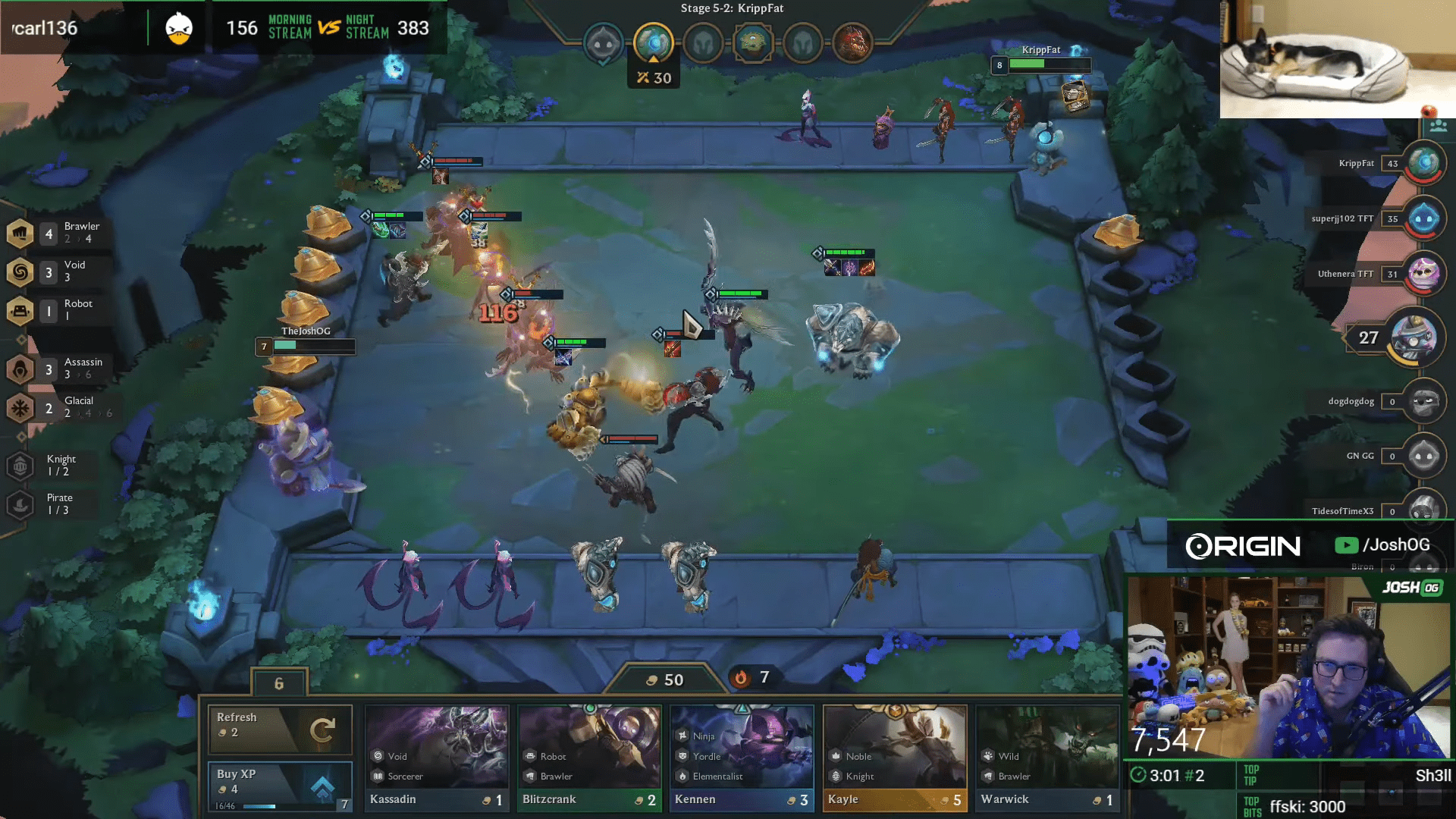Switch to Uthenera TFT's board
The height and width of the screenshot is (819, 1456).
coord(1423,274)
